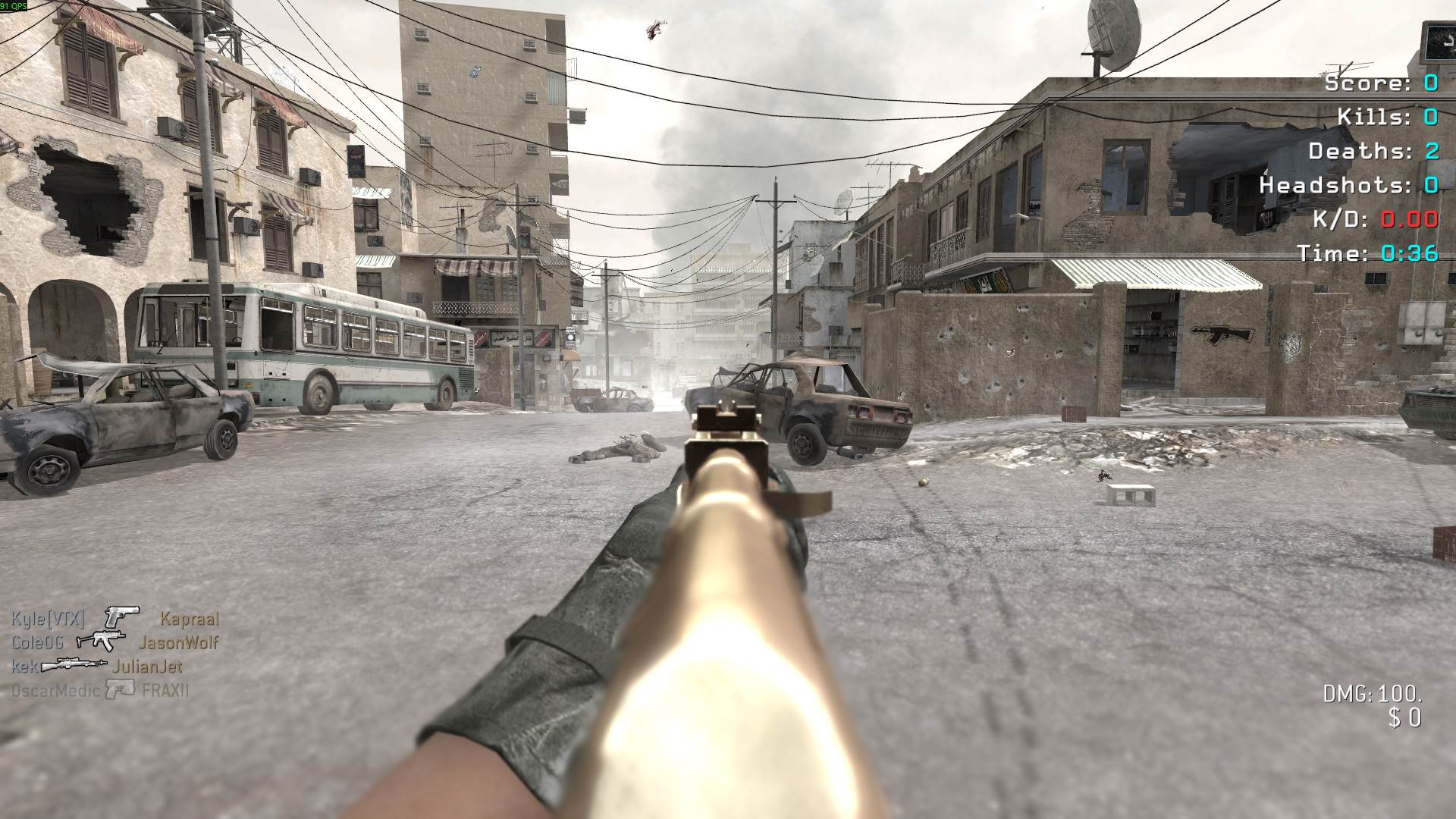
Task: Select JasonWolf in the kill feed
Action: point(178,643)
